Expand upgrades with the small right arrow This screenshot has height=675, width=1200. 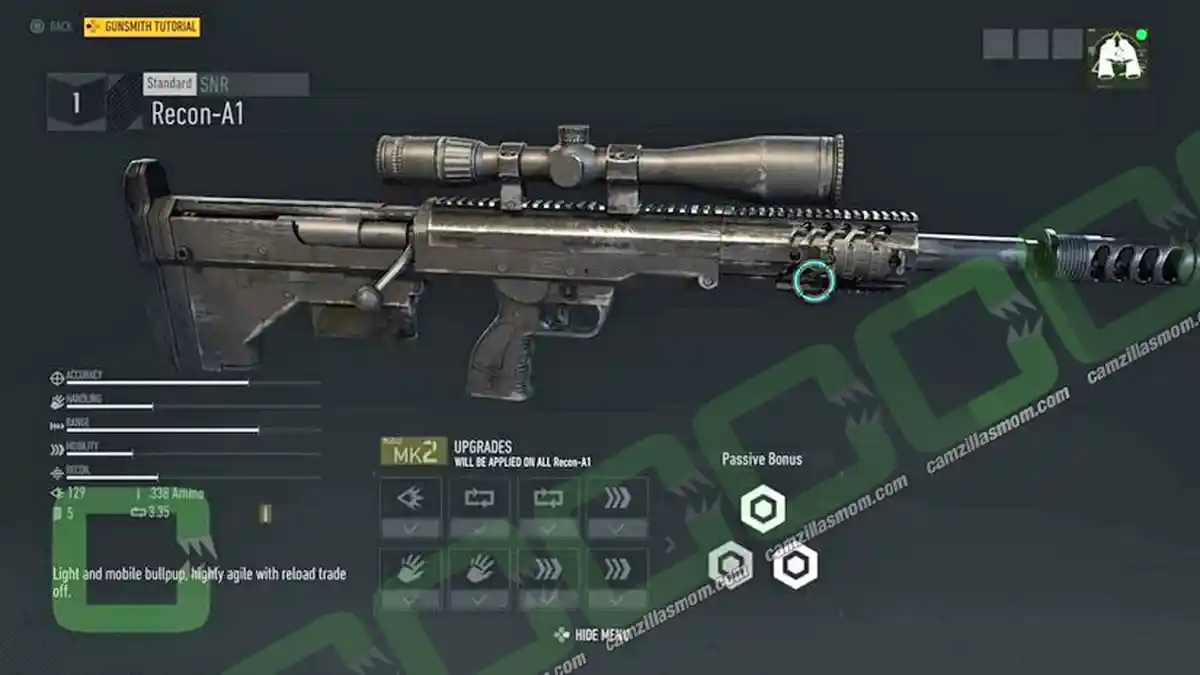[x=670, y=545]
